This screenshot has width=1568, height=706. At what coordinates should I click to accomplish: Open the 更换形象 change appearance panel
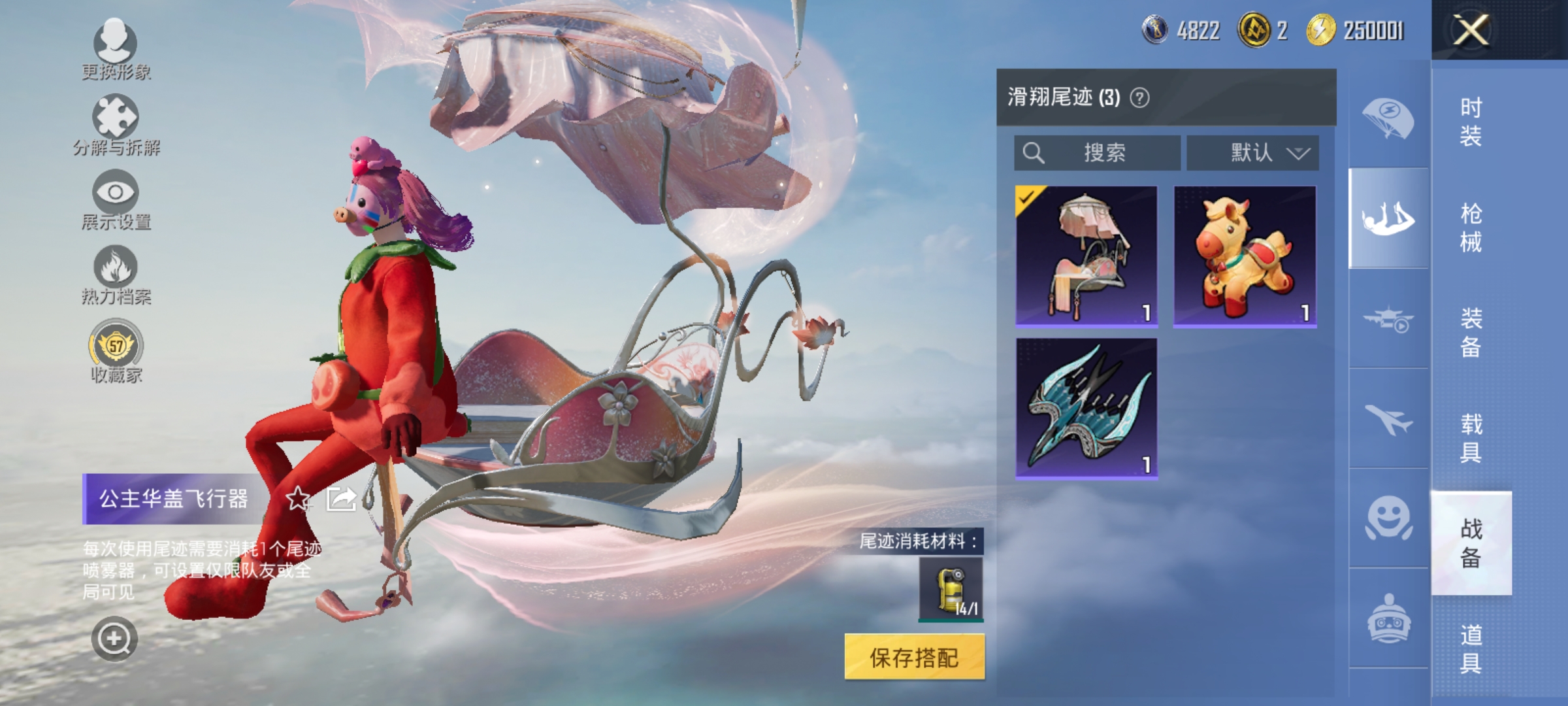click(x=114, y=52)
